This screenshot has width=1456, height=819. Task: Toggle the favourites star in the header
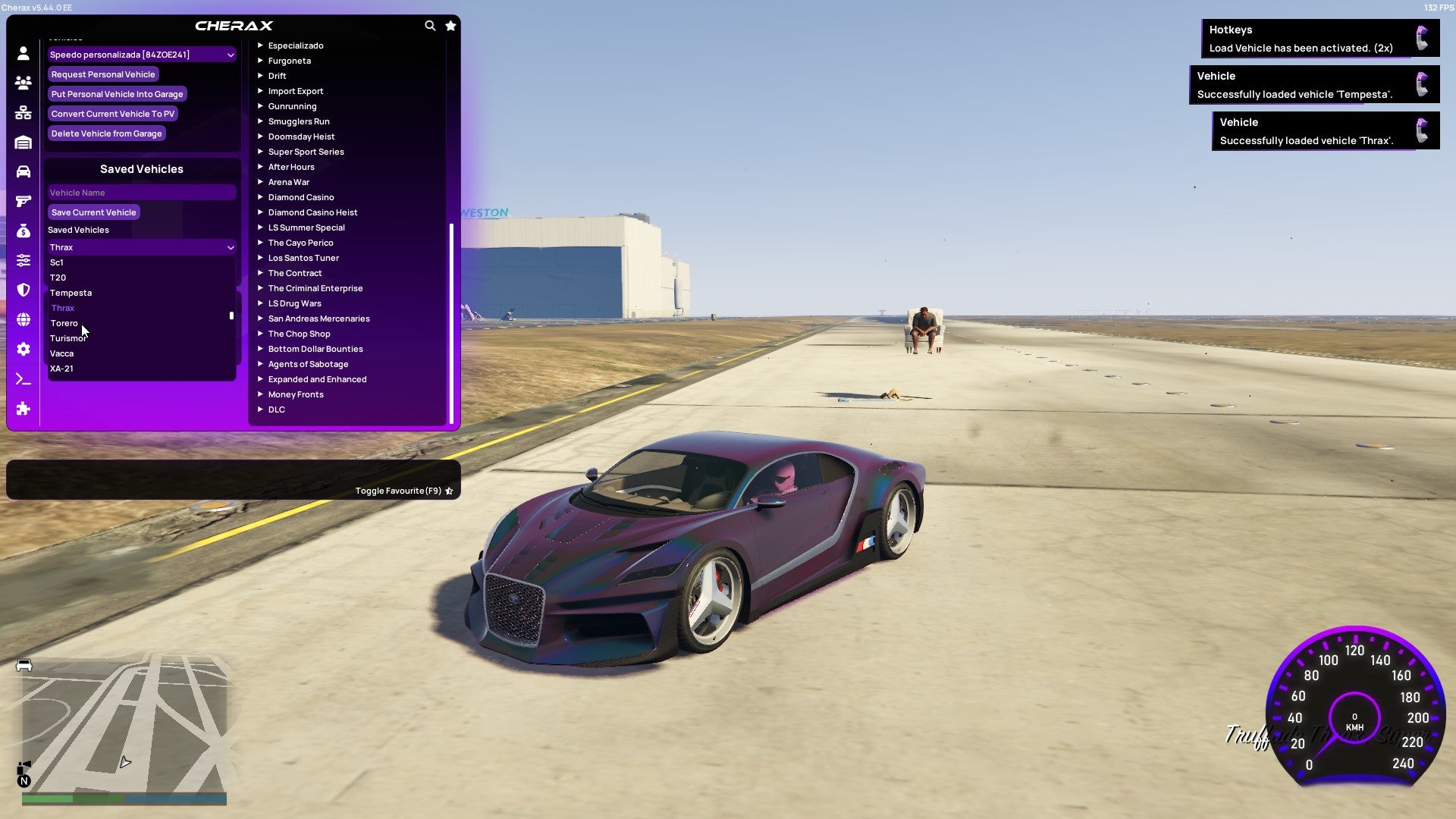[450, 25]
